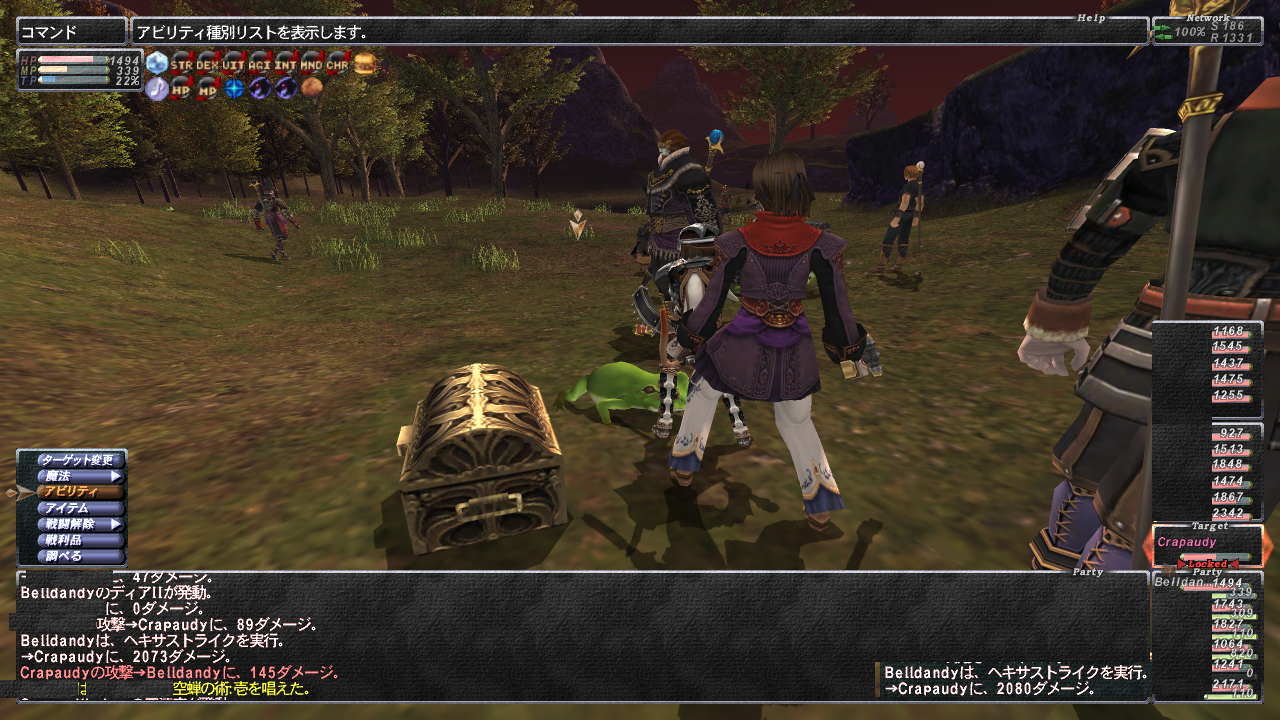Select the hamburger food status icon

[x=365, y=63]
